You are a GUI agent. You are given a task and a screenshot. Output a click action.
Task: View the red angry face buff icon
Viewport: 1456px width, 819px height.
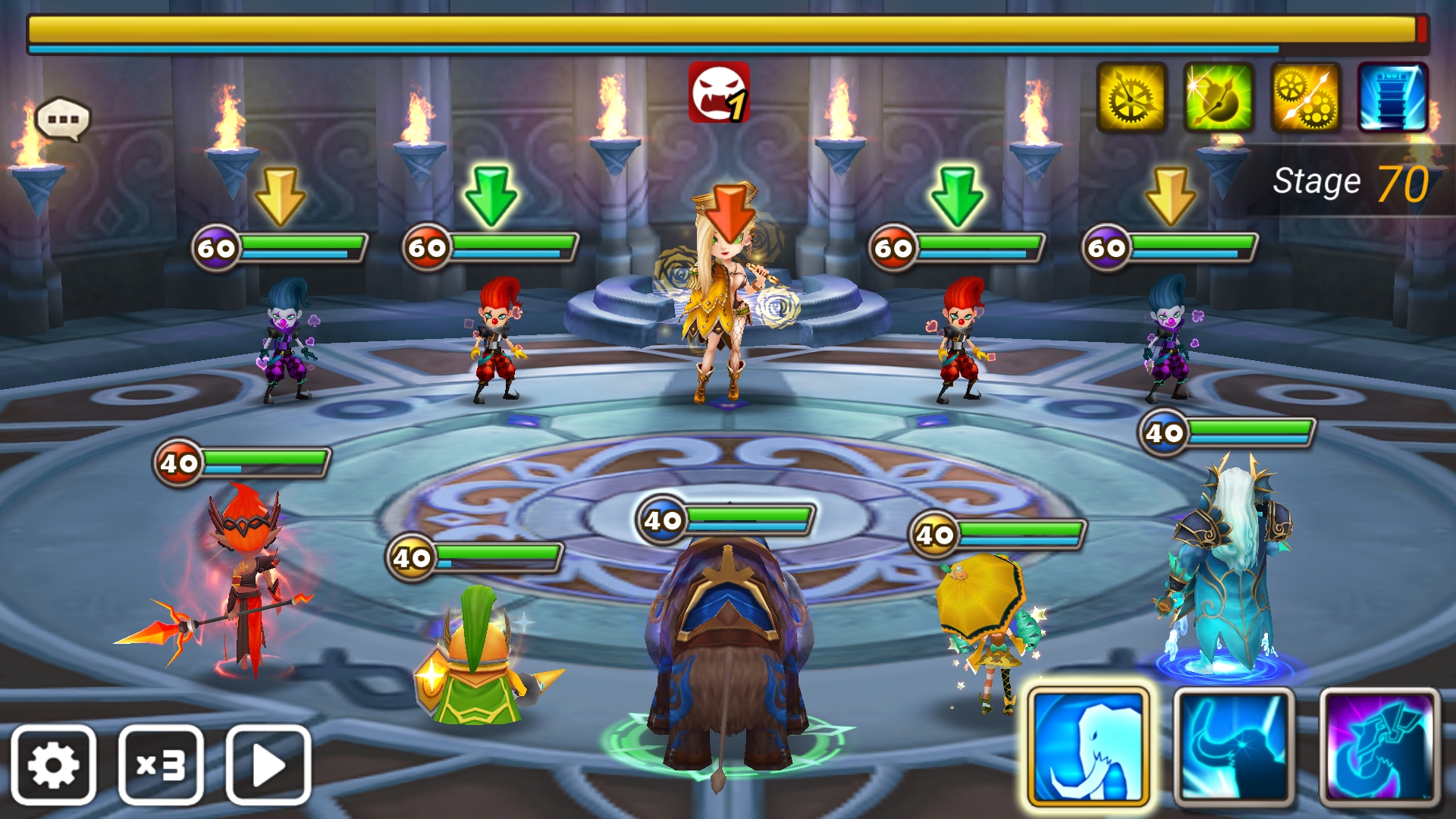coord(719,93)
